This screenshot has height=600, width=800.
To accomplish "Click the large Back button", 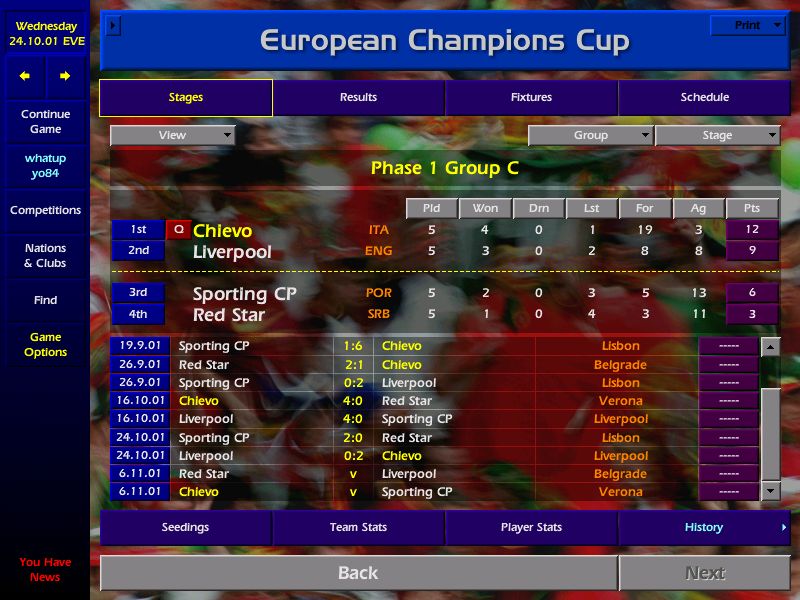I will point(358,573).
